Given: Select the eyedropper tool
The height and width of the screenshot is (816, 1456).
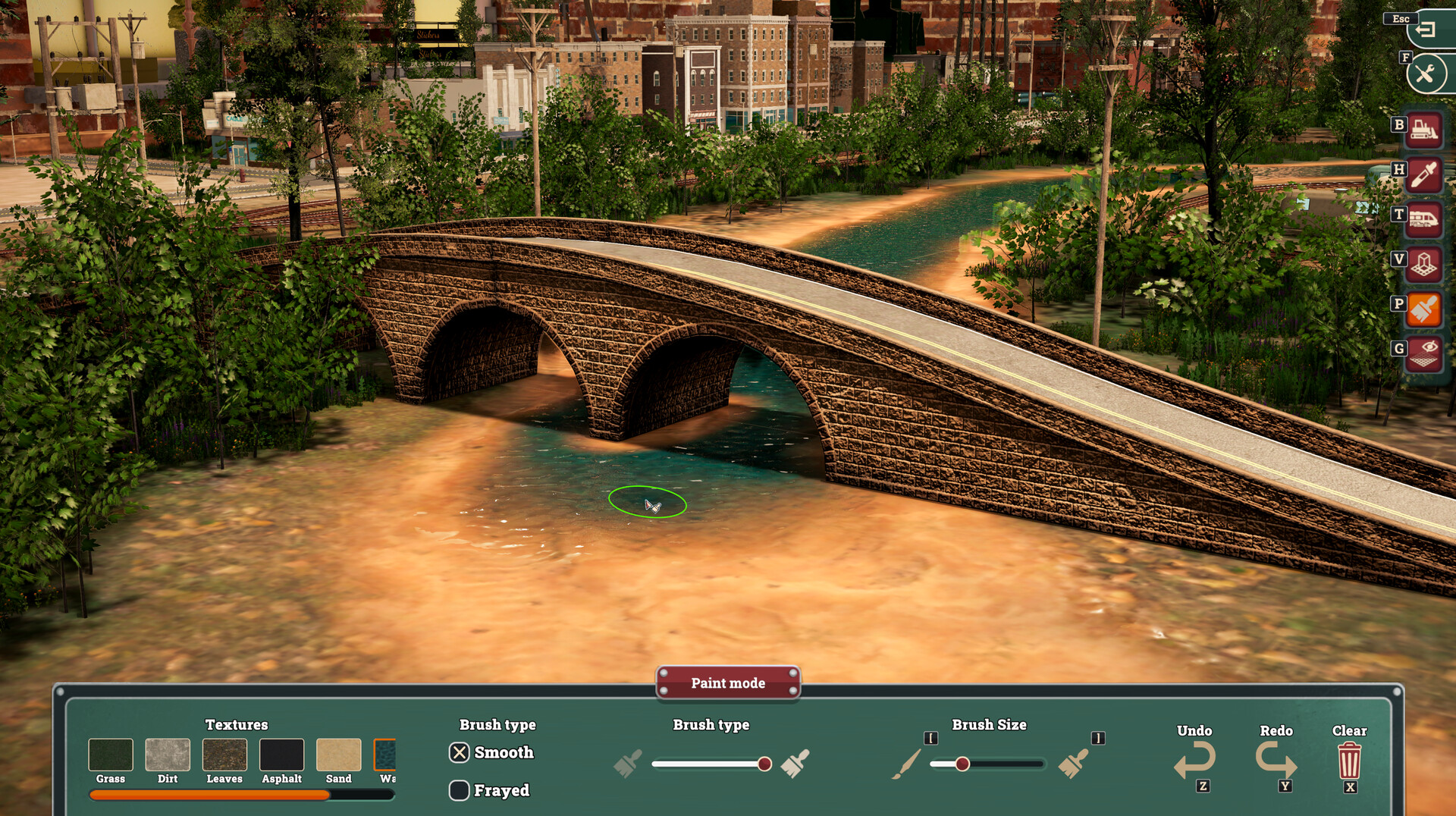Looking at the screenshot, I should click(1423, 174).
